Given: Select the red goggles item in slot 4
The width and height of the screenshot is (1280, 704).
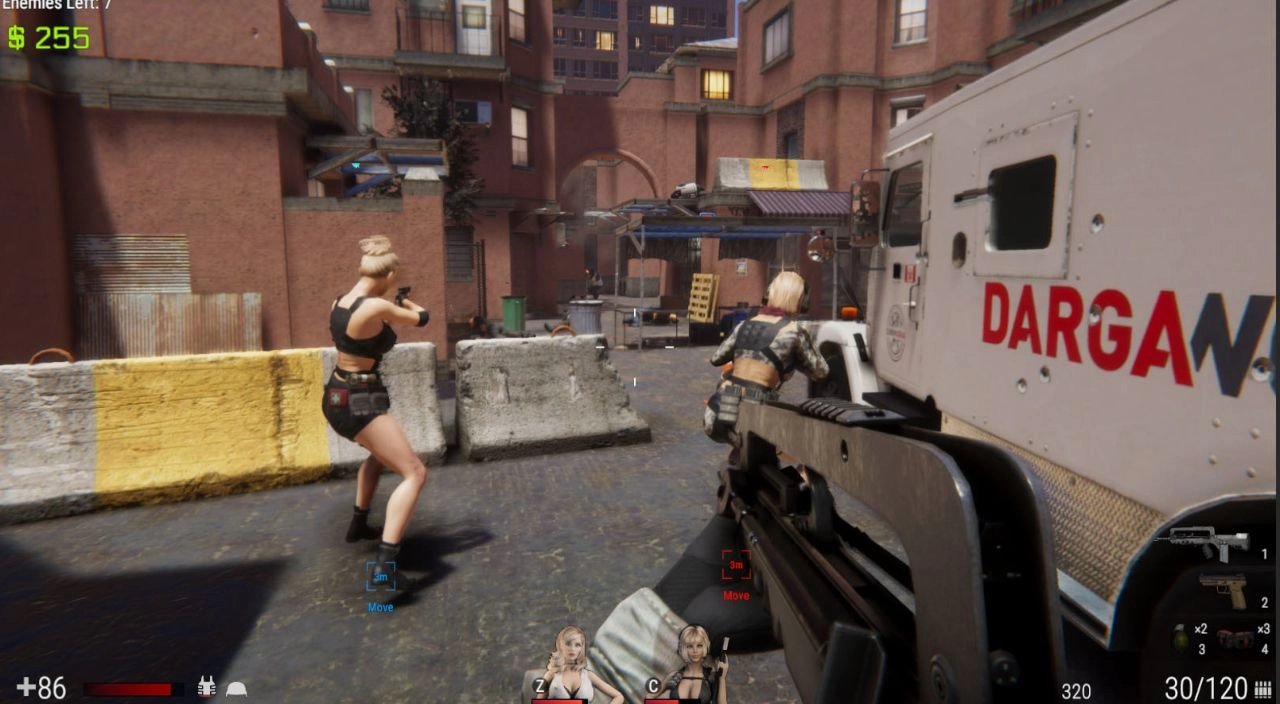Looking at the screenshot, I should 1236,638.
